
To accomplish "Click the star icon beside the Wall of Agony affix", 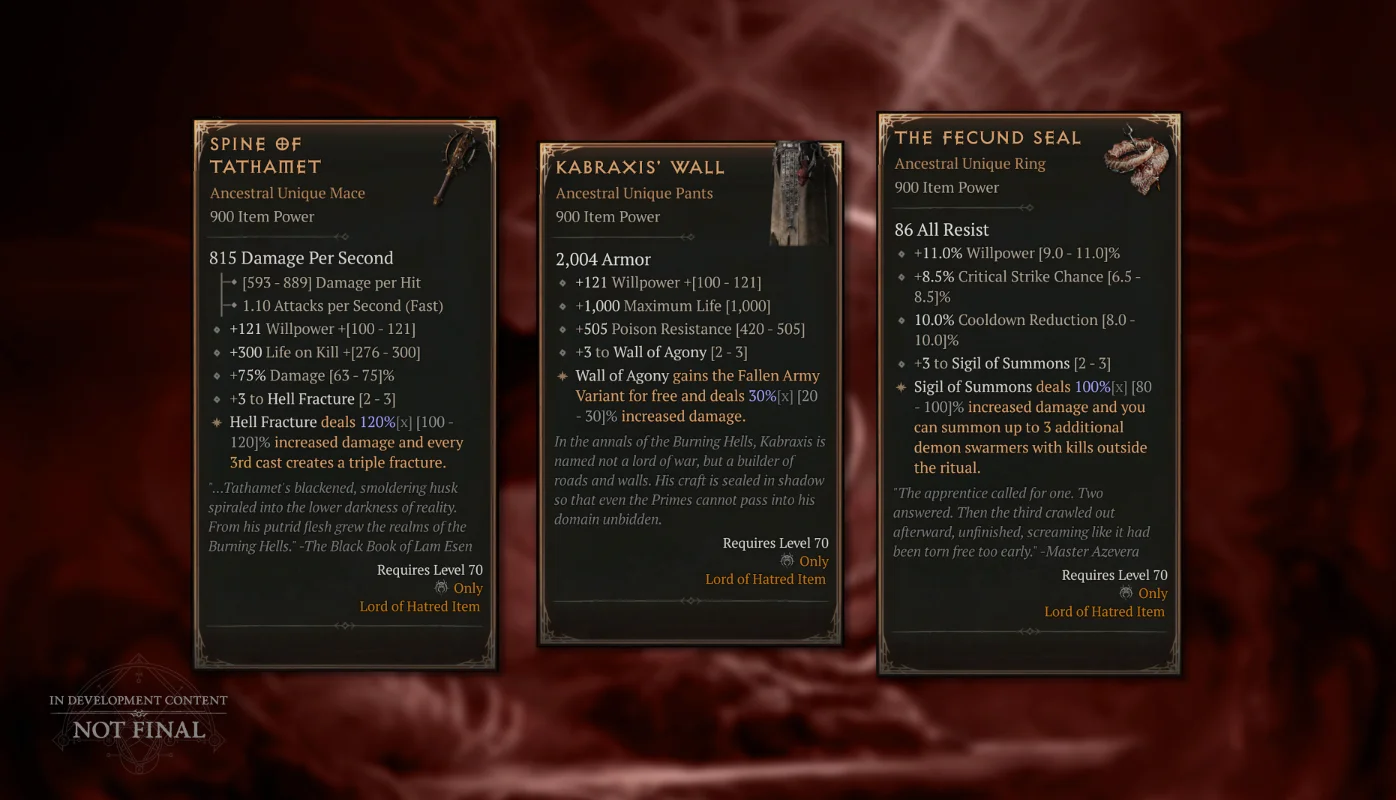I will pos(561,376).
